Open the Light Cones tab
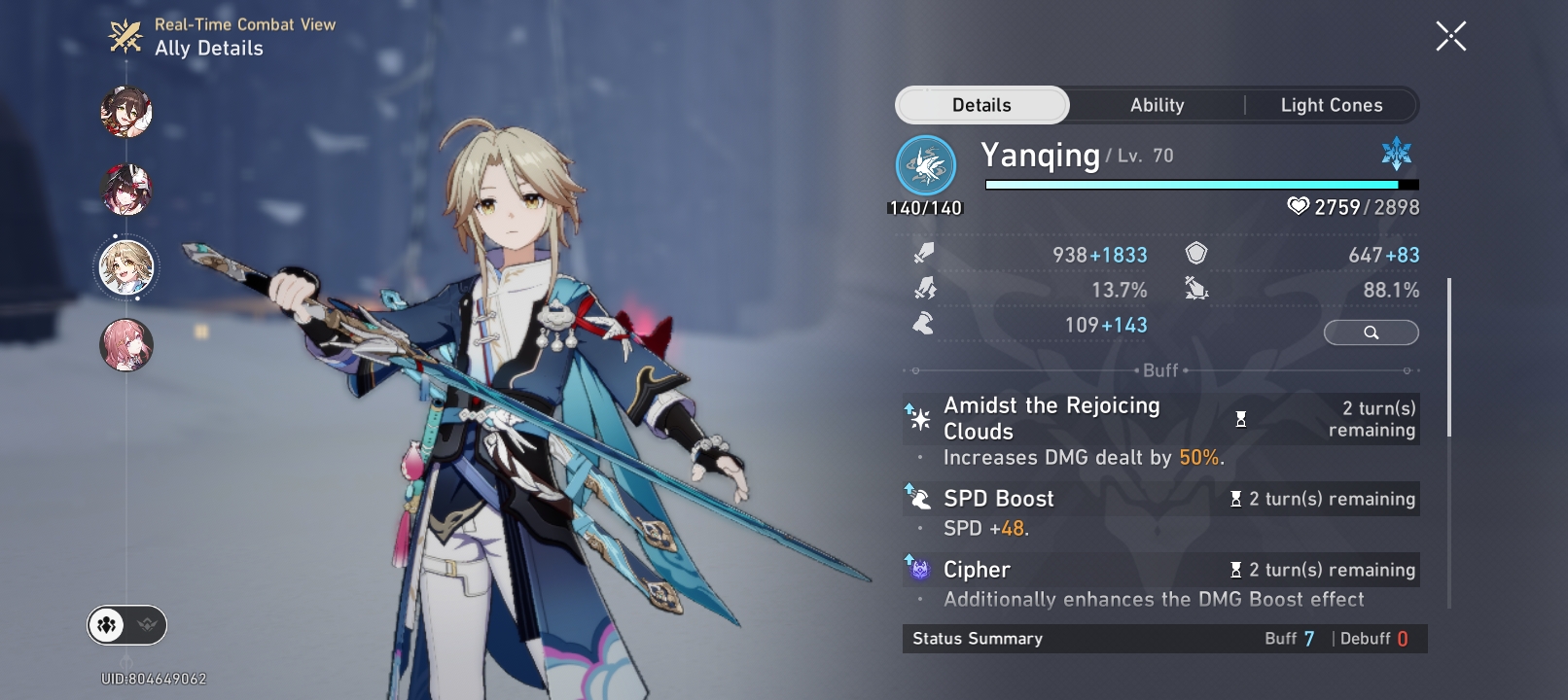 tap(1331, 104)
